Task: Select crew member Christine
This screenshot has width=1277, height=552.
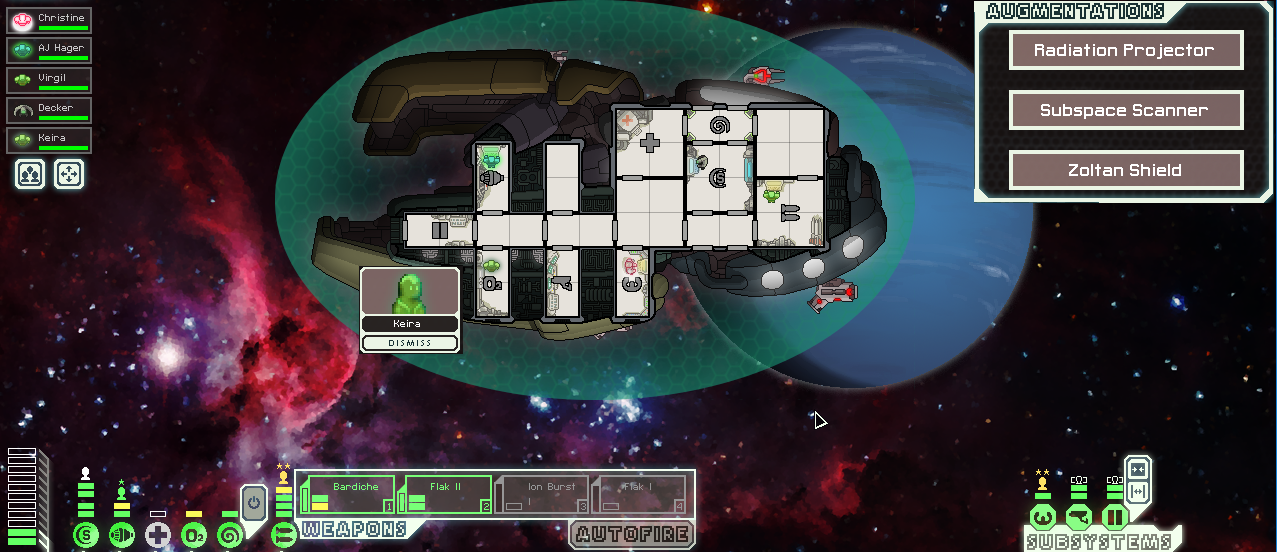Action: point(49,20)
